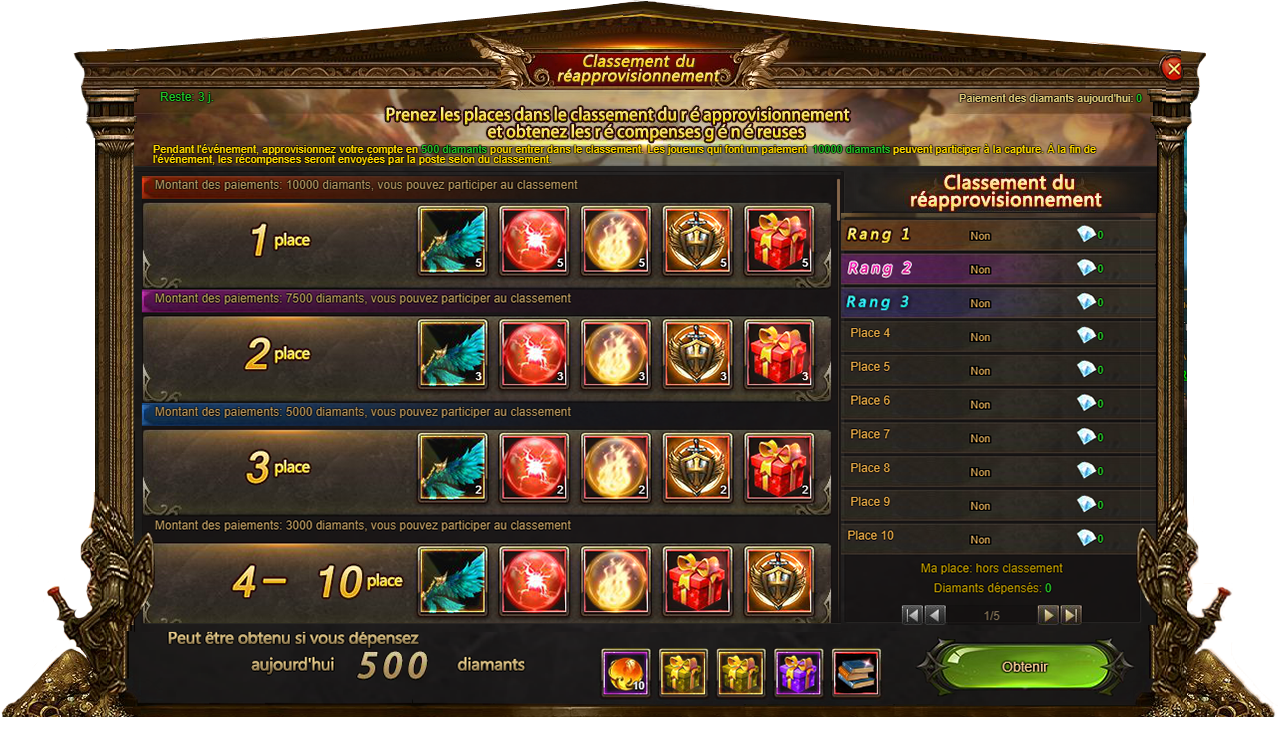Select the 3 place red gift box
The image size is (1278, 739).
(x=780, y=467)
